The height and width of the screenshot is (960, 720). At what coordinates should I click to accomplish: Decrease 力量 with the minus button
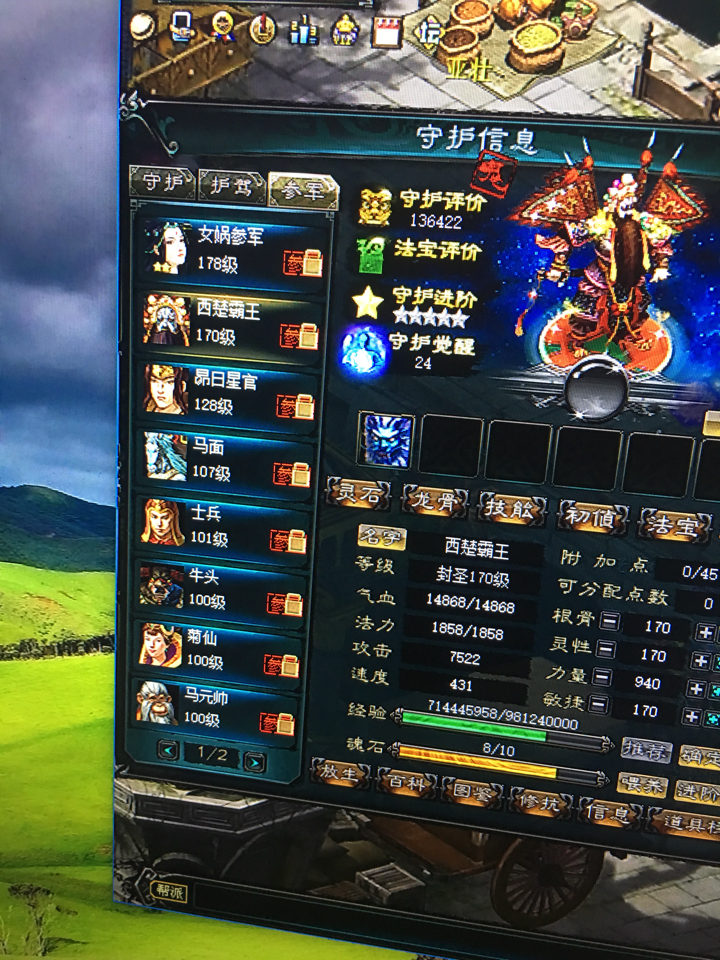598,678
